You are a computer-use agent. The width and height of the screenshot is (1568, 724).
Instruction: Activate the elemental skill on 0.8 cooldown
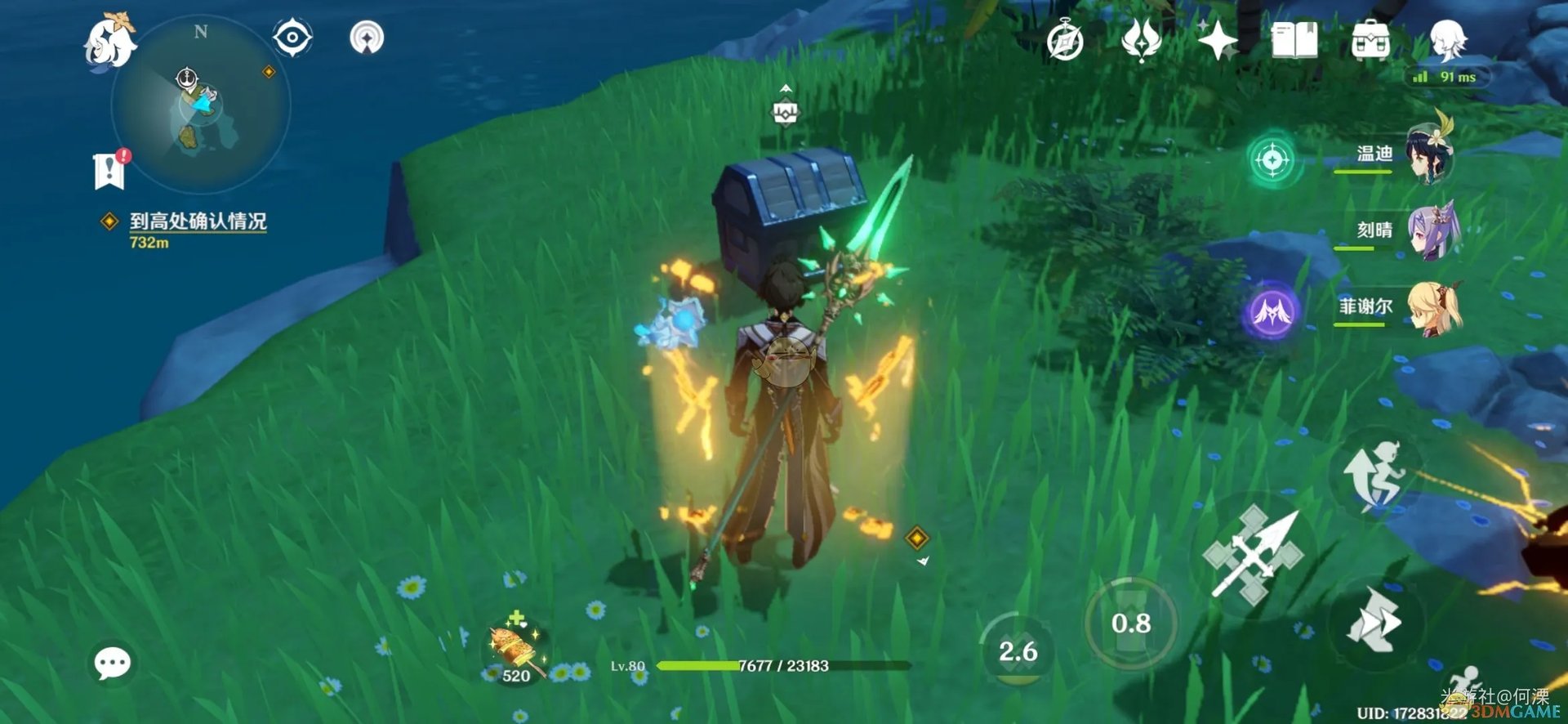(1131, 623)
